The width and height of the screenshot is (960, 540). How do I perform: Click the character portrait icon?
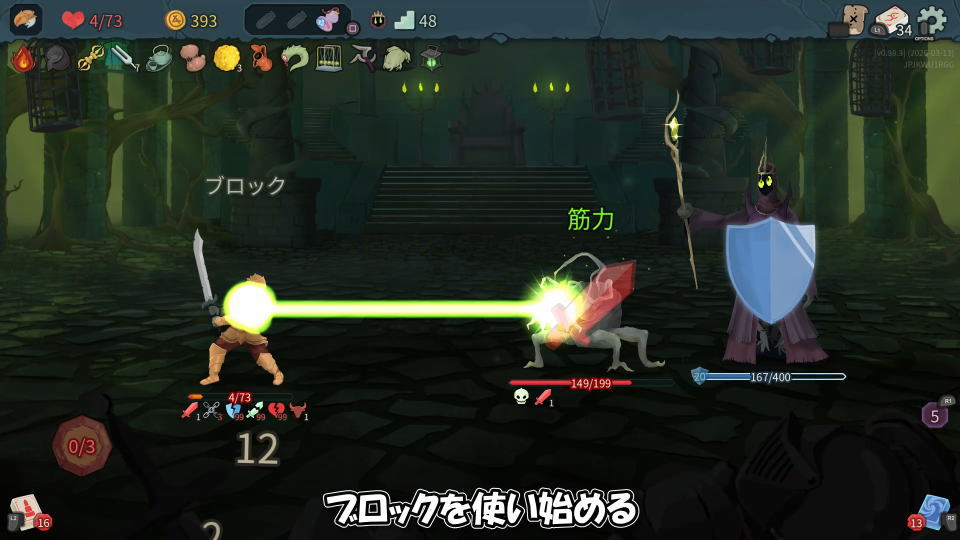[x=26, y=20]
